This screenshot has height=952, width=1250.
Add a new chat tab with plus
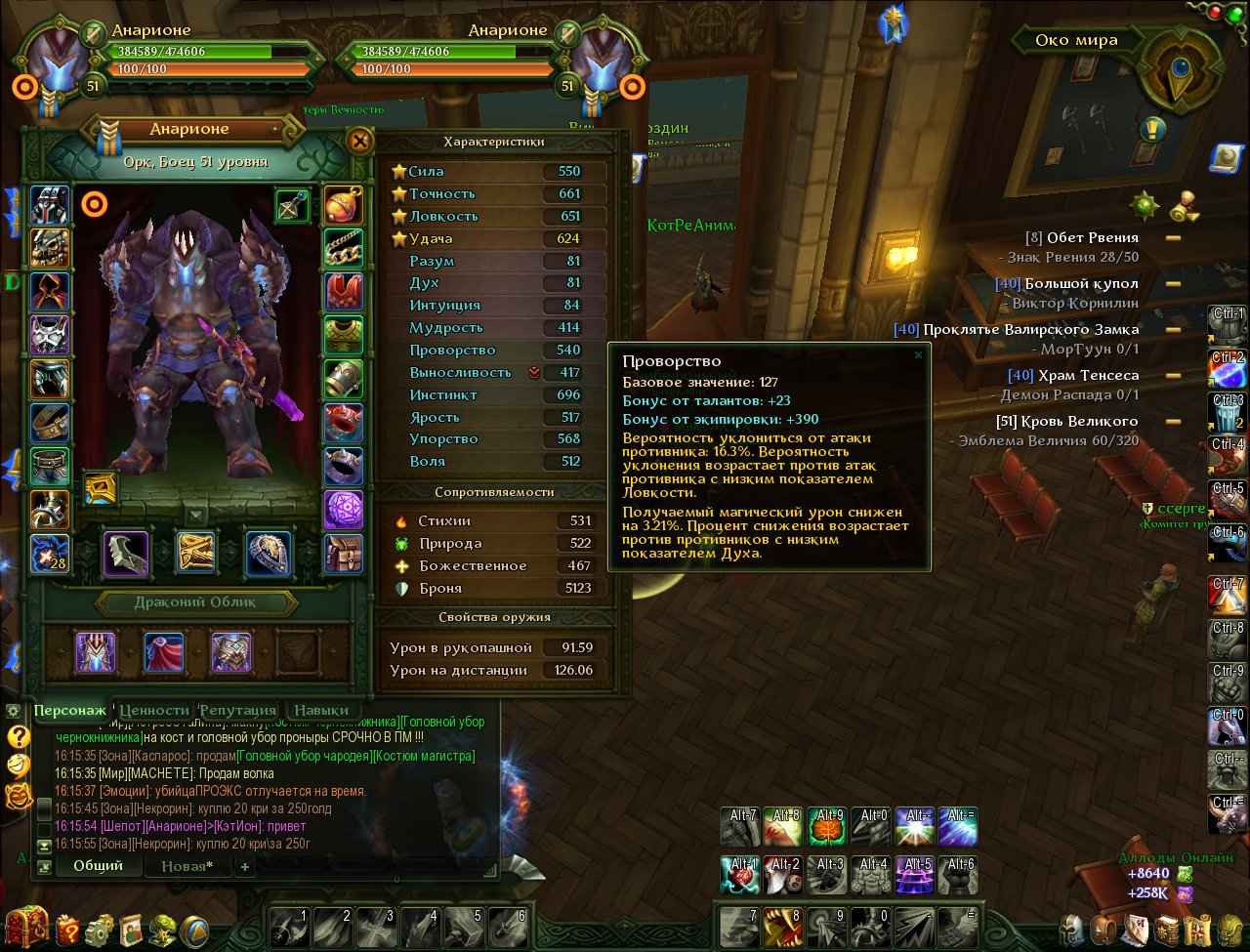point(244,866)
